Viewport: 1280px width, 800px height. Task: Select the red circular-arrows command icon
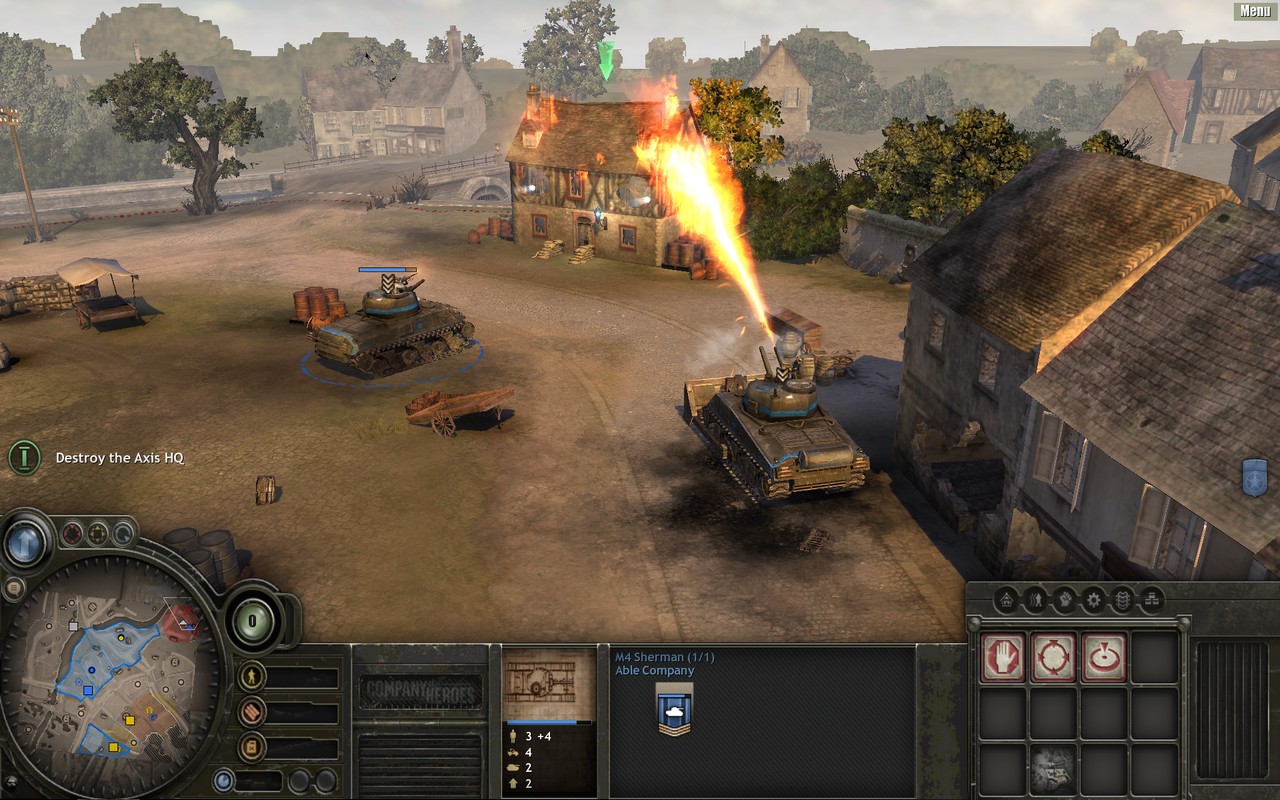(1053, 657)
